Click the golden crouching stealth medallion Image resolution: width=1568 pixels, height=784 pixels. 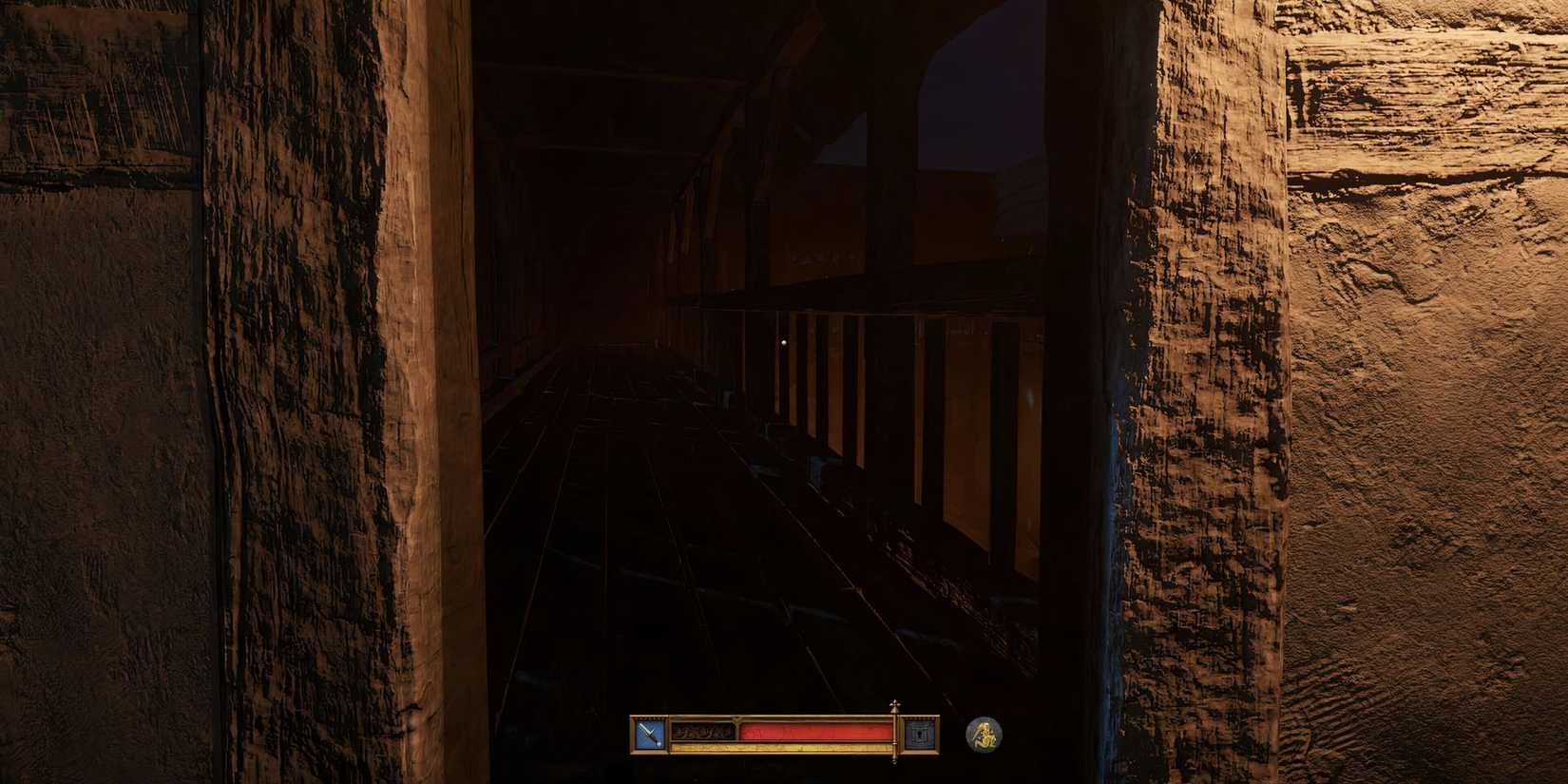[x=985, y=736]
